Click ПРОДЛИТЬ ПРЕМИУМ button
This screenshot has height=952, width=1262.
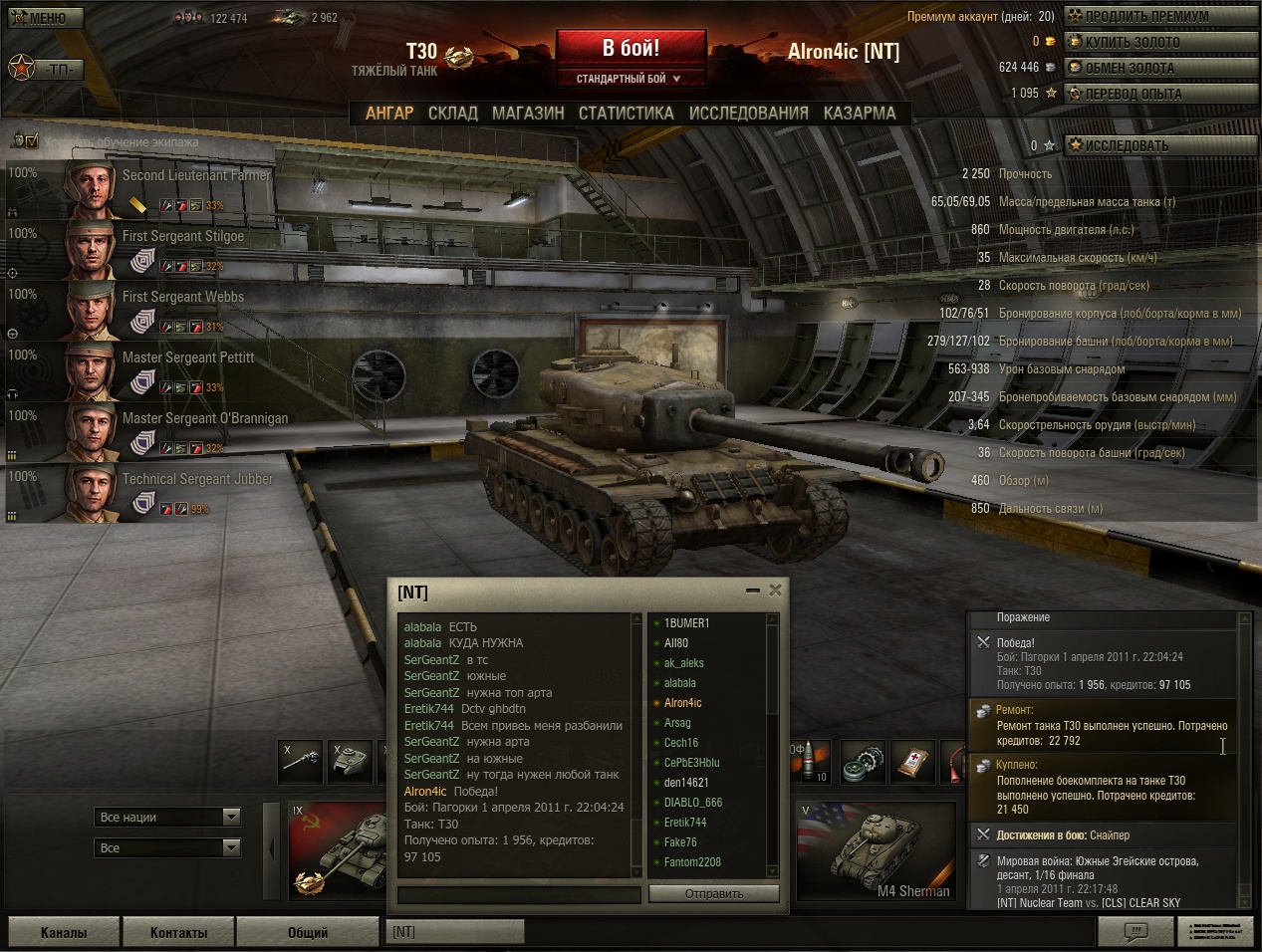pyautogui.click(x=1158, y=16)
